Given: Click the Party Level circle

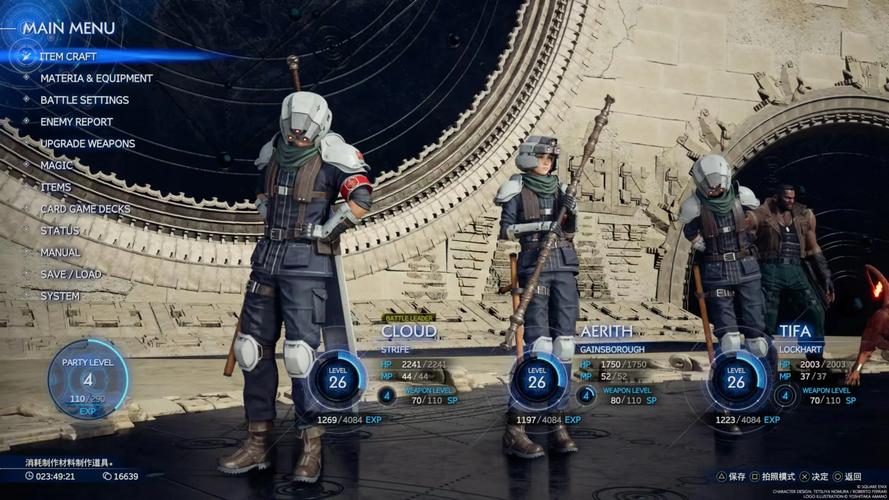Looking at the screenshot, I should click(88, 379).
